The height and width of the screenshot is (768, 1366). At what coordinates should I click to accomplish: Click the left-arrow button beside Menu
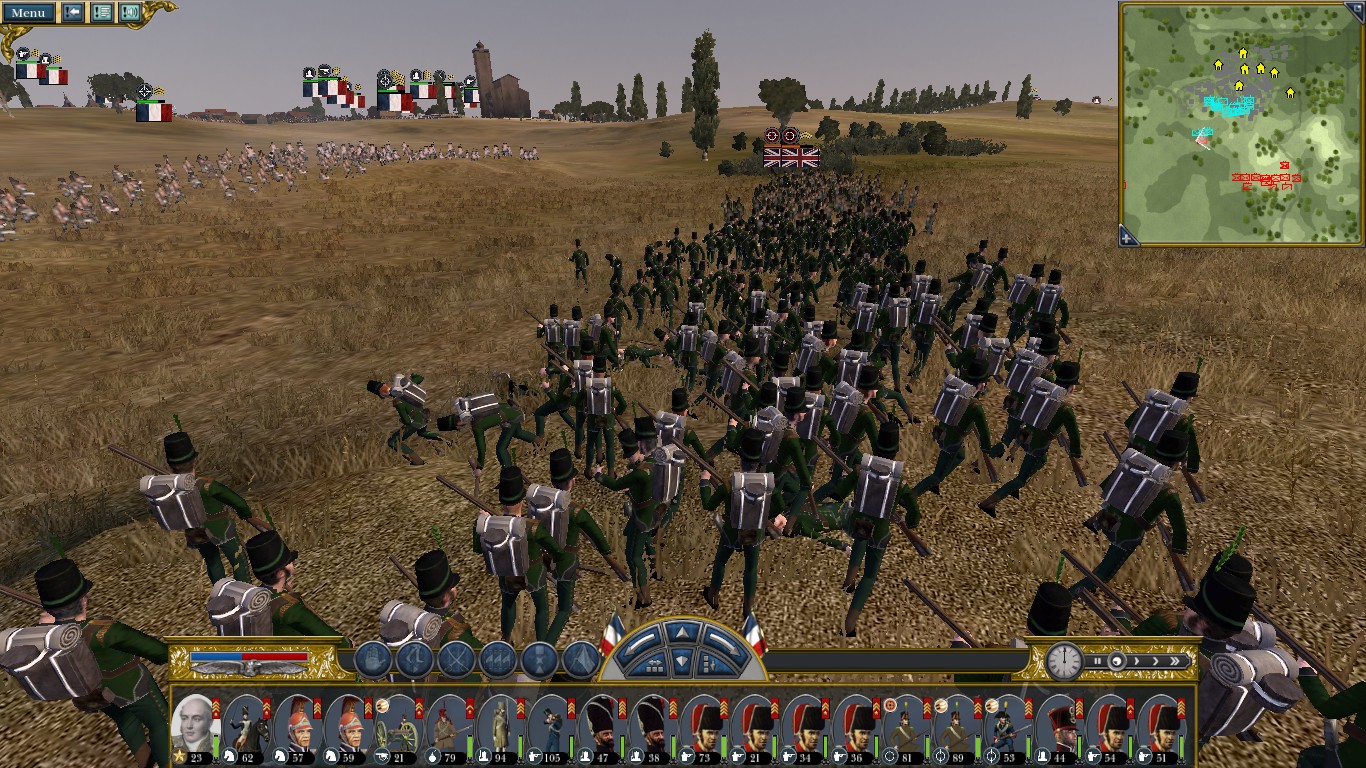pos(73,13)
